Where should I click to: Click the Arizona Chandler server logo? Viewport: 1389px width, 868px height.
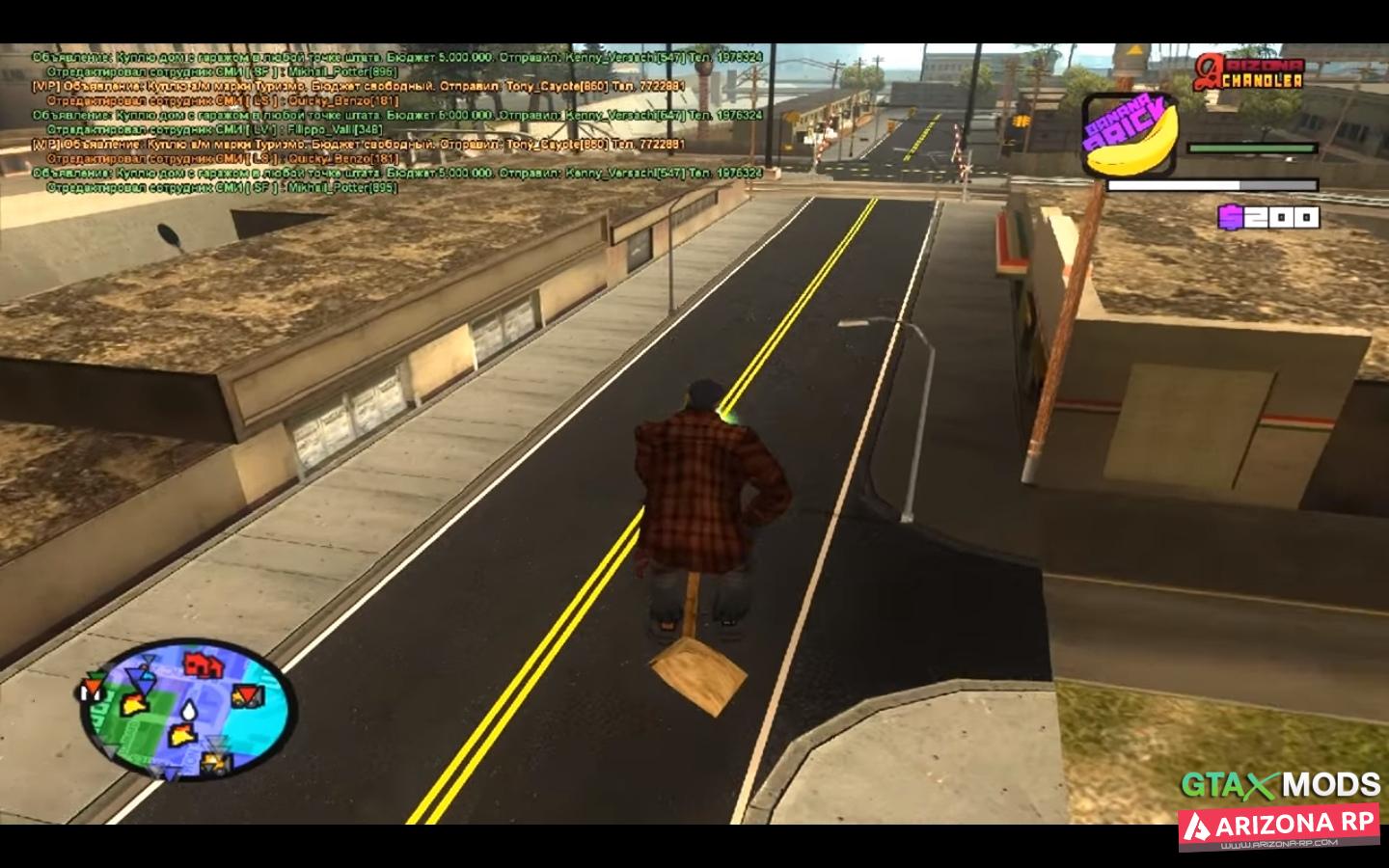click(x=1248, y=72)
